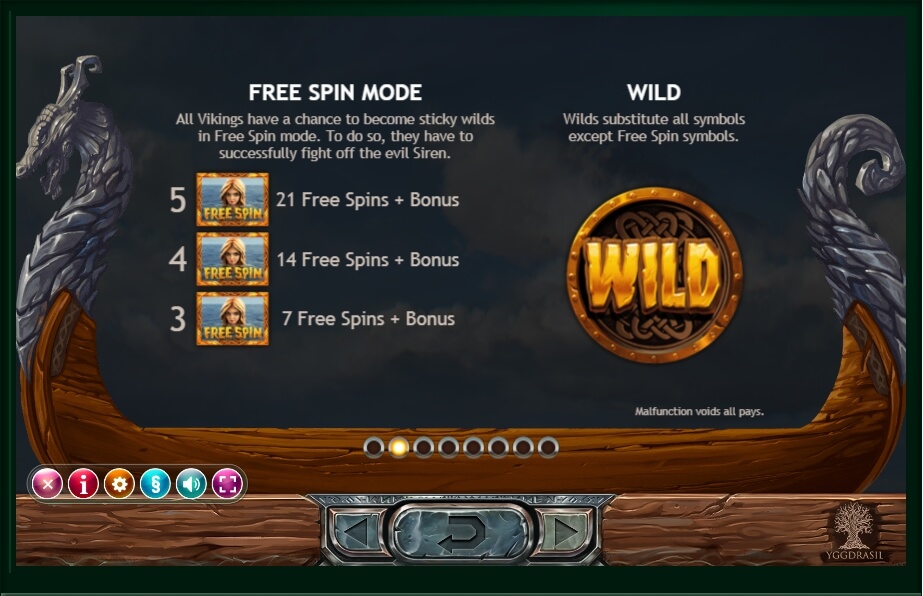Return to the game with the stone back-arrow button
The height and width of the screenshot is (596, 923).
[460, 532]
